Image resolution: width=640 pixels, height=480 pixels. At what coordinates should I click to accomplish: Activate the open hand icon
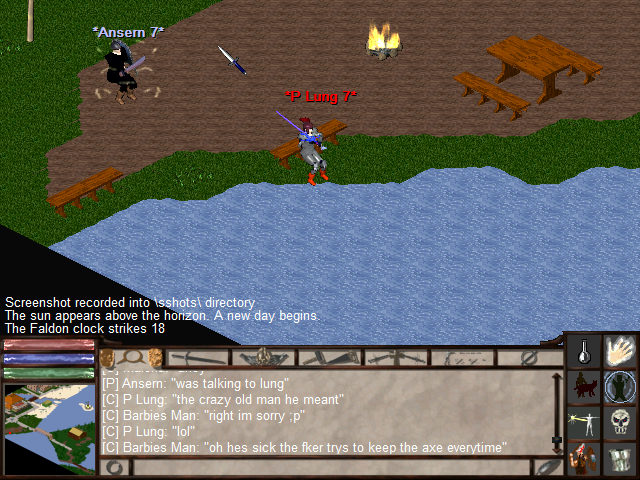coord(620,351)
